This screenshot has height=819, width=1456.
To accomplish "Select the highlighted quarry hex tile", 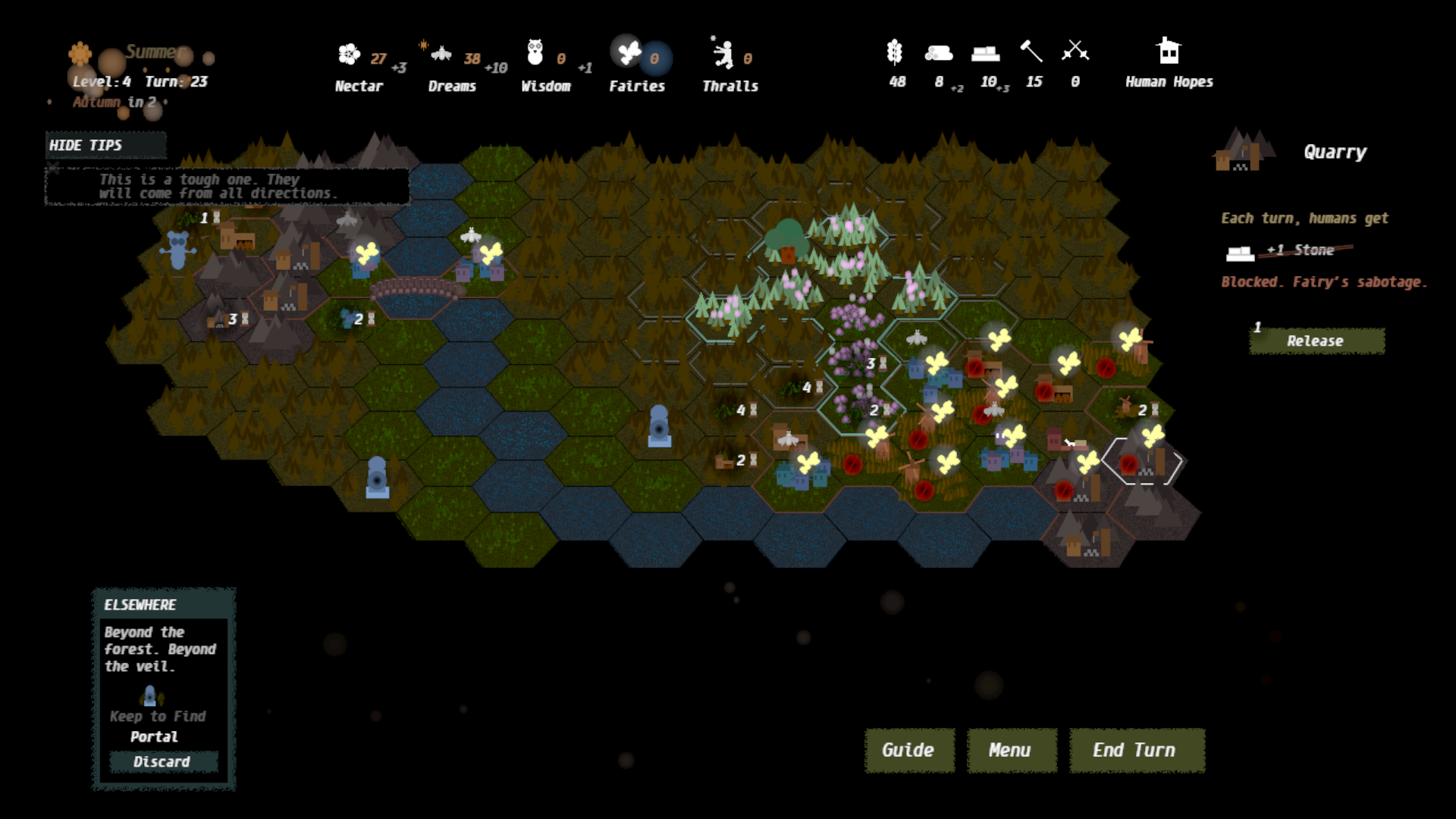I will 1142,461.
